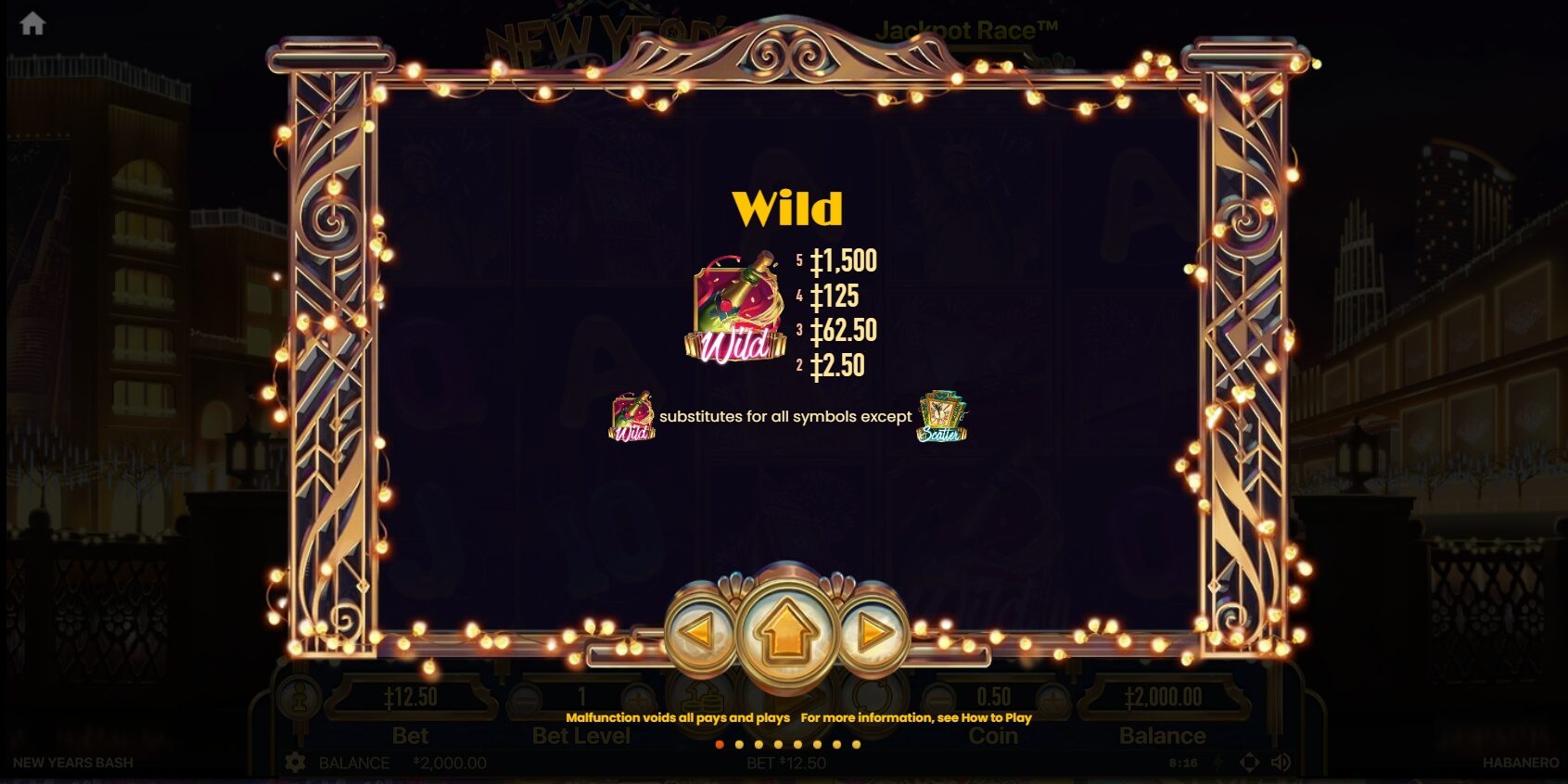Open the Jackpot Race panel

(x=965, y=31)
